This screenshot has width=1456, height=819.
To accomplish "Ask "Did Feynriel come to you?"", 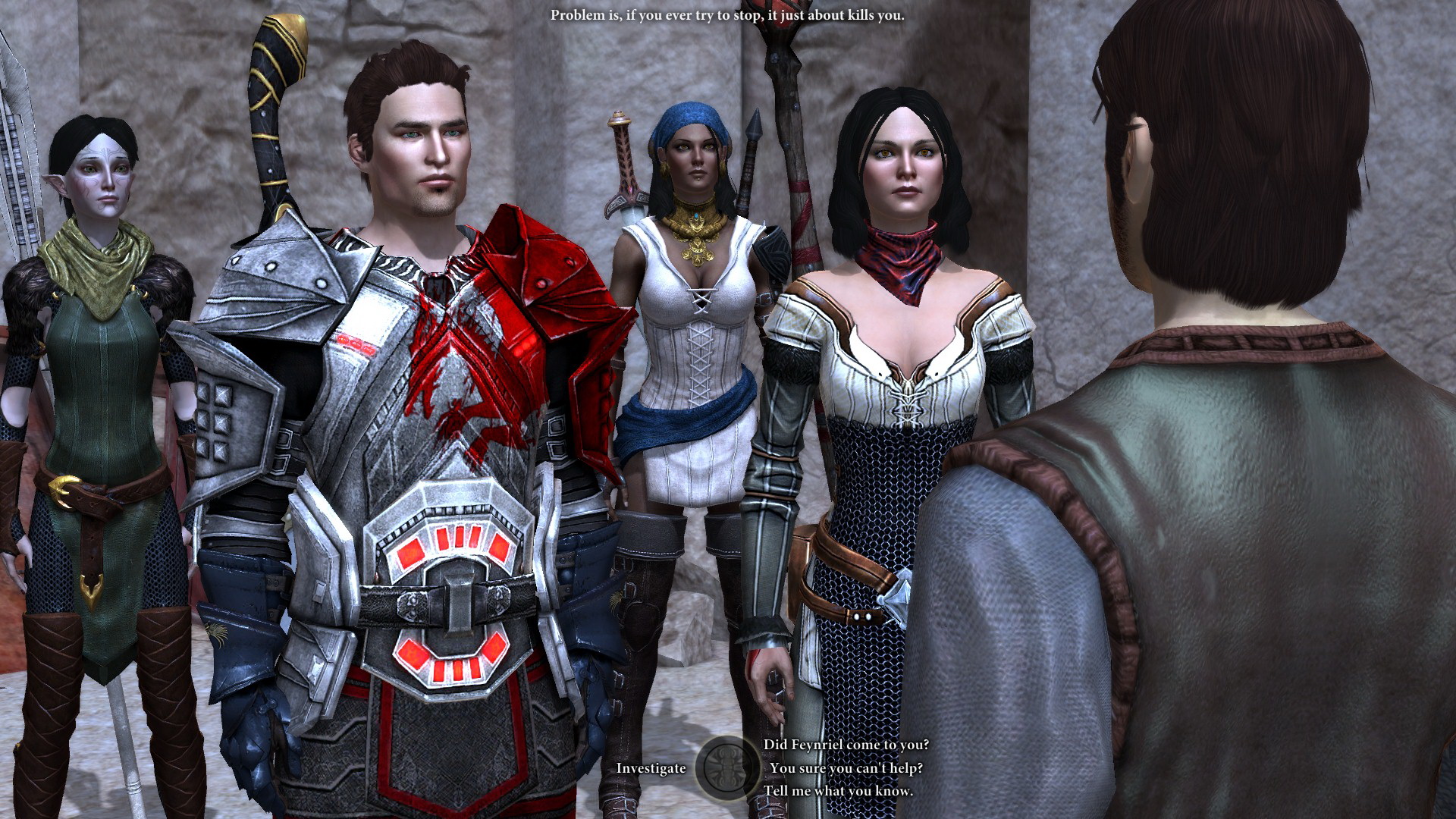I will point(846,745).
